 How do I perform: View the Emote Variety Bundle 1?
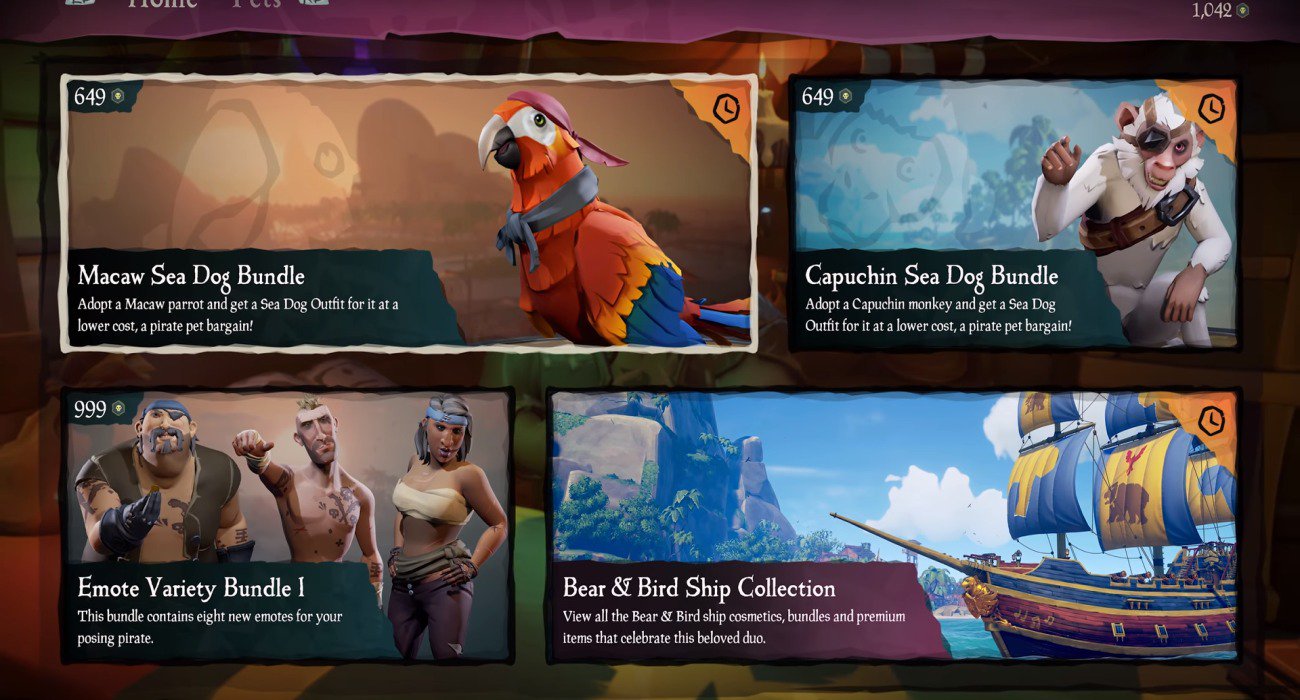pyautogui.click(x=288, y=525)
